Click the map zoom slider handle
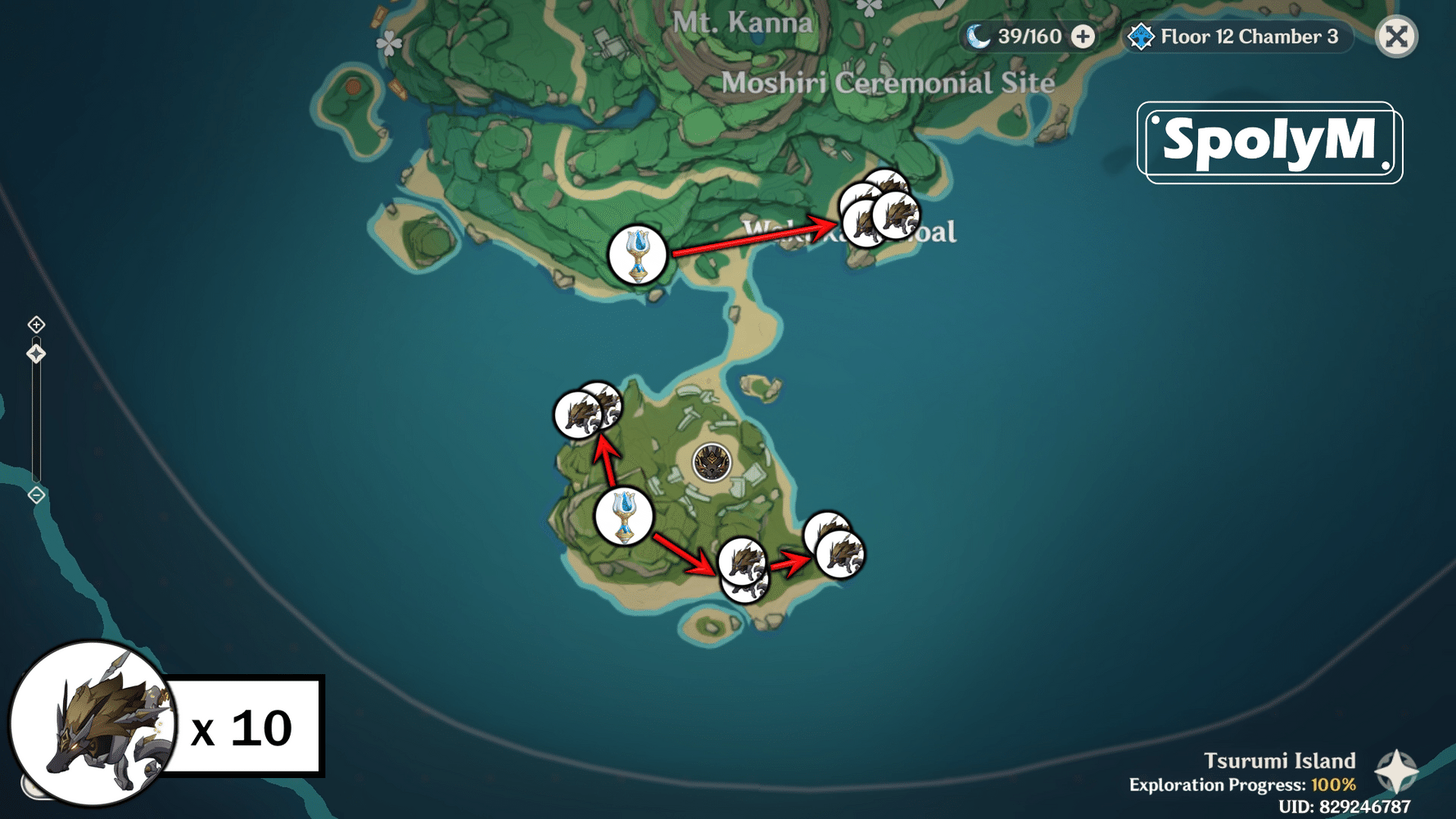 point(36,354)
